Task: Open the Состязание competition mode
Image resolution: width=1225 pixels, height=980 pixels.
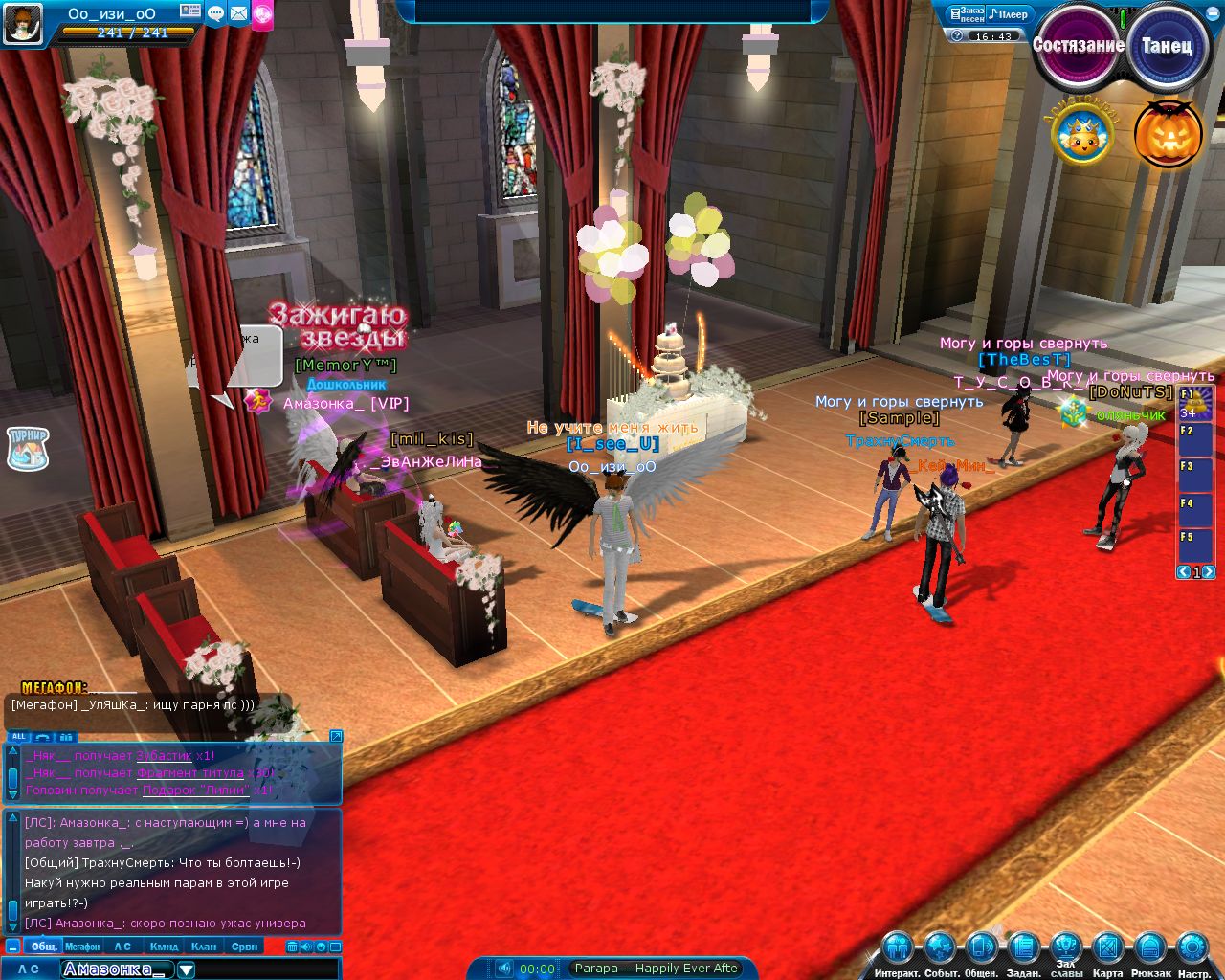Action: tap(1078, 46)
